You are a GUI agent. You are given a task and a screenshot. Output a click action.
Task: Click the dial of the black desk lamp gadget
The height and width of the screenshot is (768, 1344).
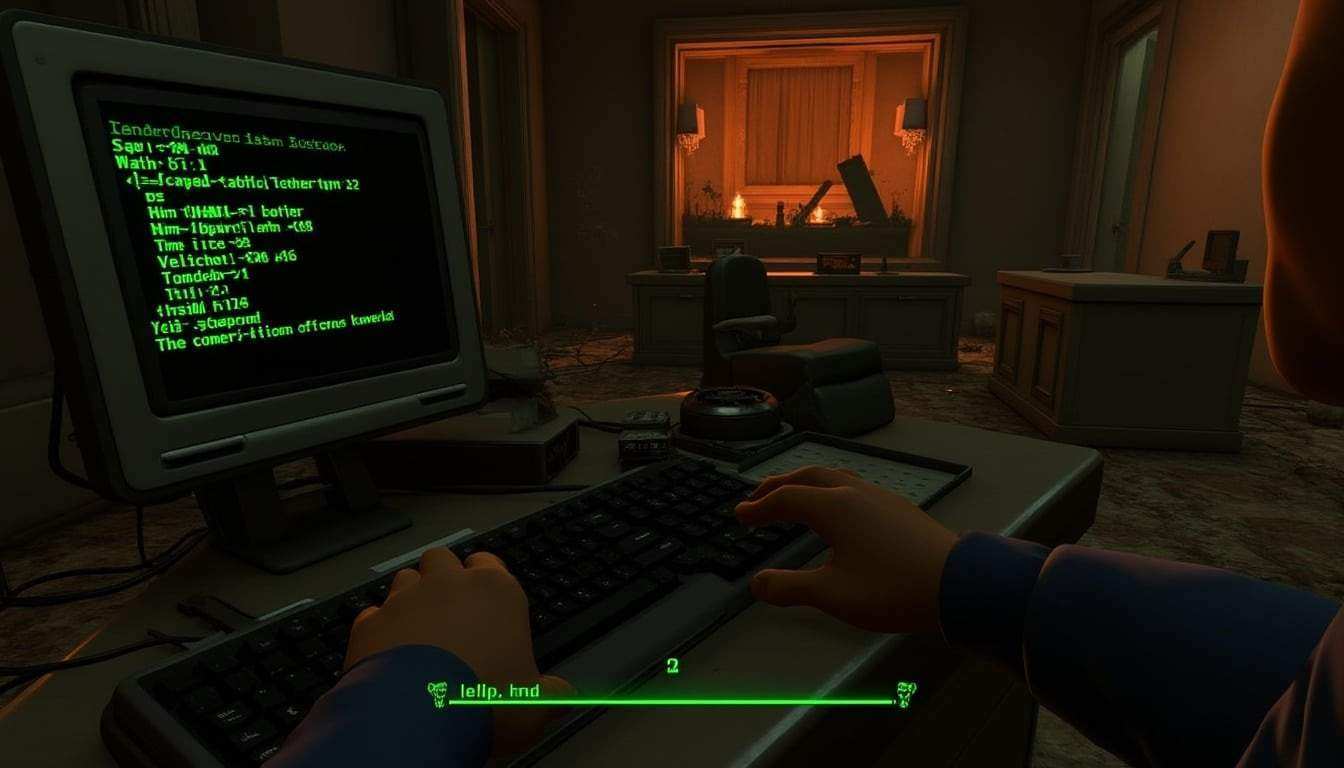(730, 410)
